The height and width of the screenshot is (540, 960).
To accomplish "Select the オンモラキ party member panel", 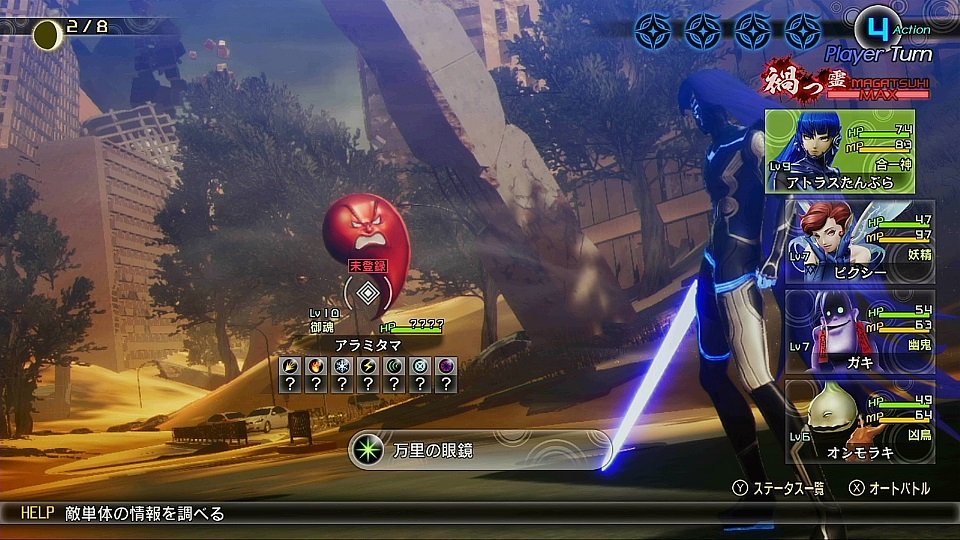I will 846,421.
